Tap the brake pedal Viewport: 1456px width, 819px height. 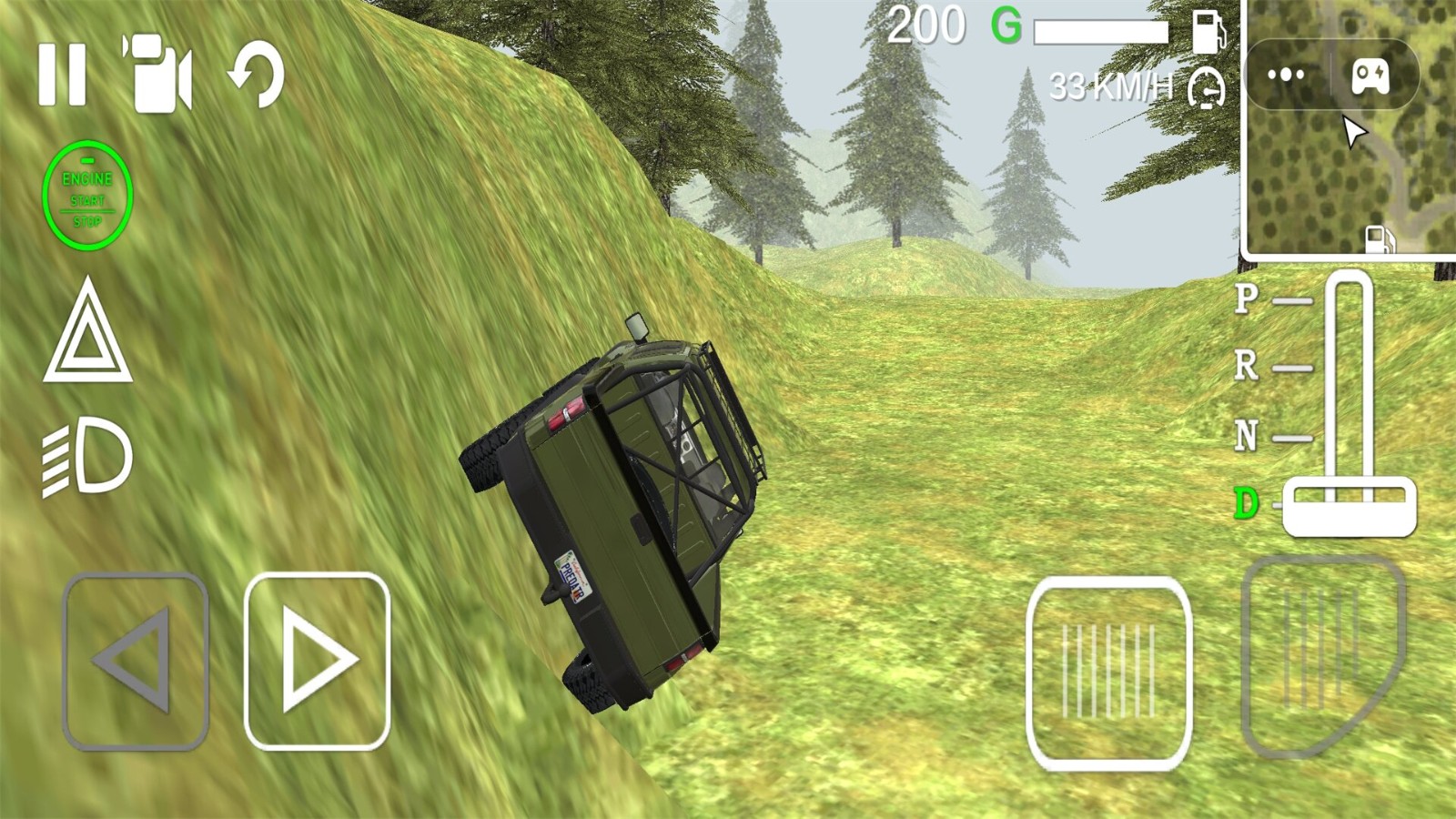pyautogui.click(x=1108, y=673)
